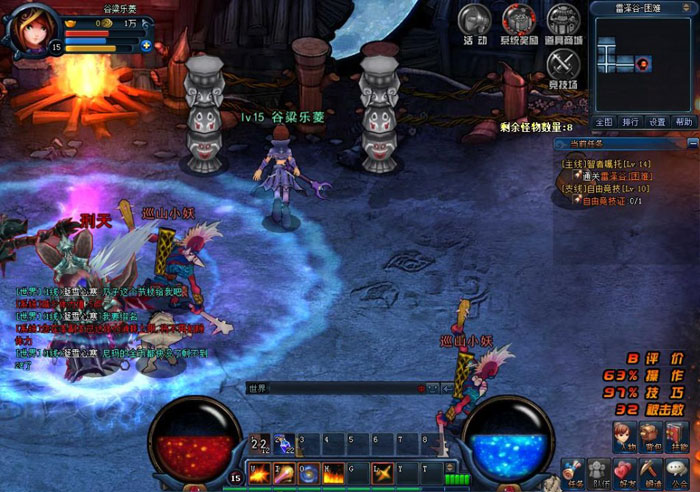Open the 道具商城 item shop

(x=564, y=23)
